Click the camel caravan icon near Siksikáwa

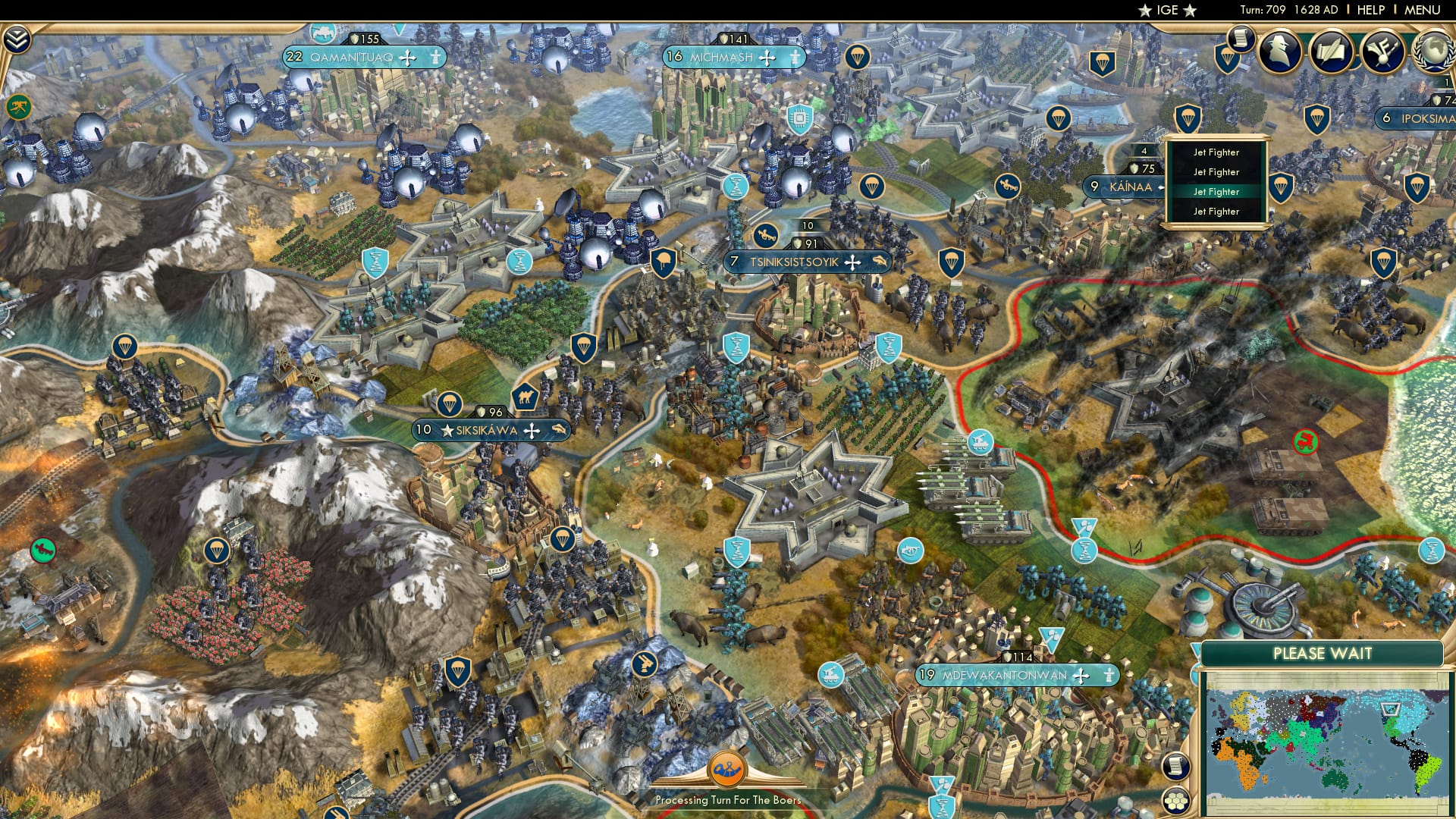point(525,397)
